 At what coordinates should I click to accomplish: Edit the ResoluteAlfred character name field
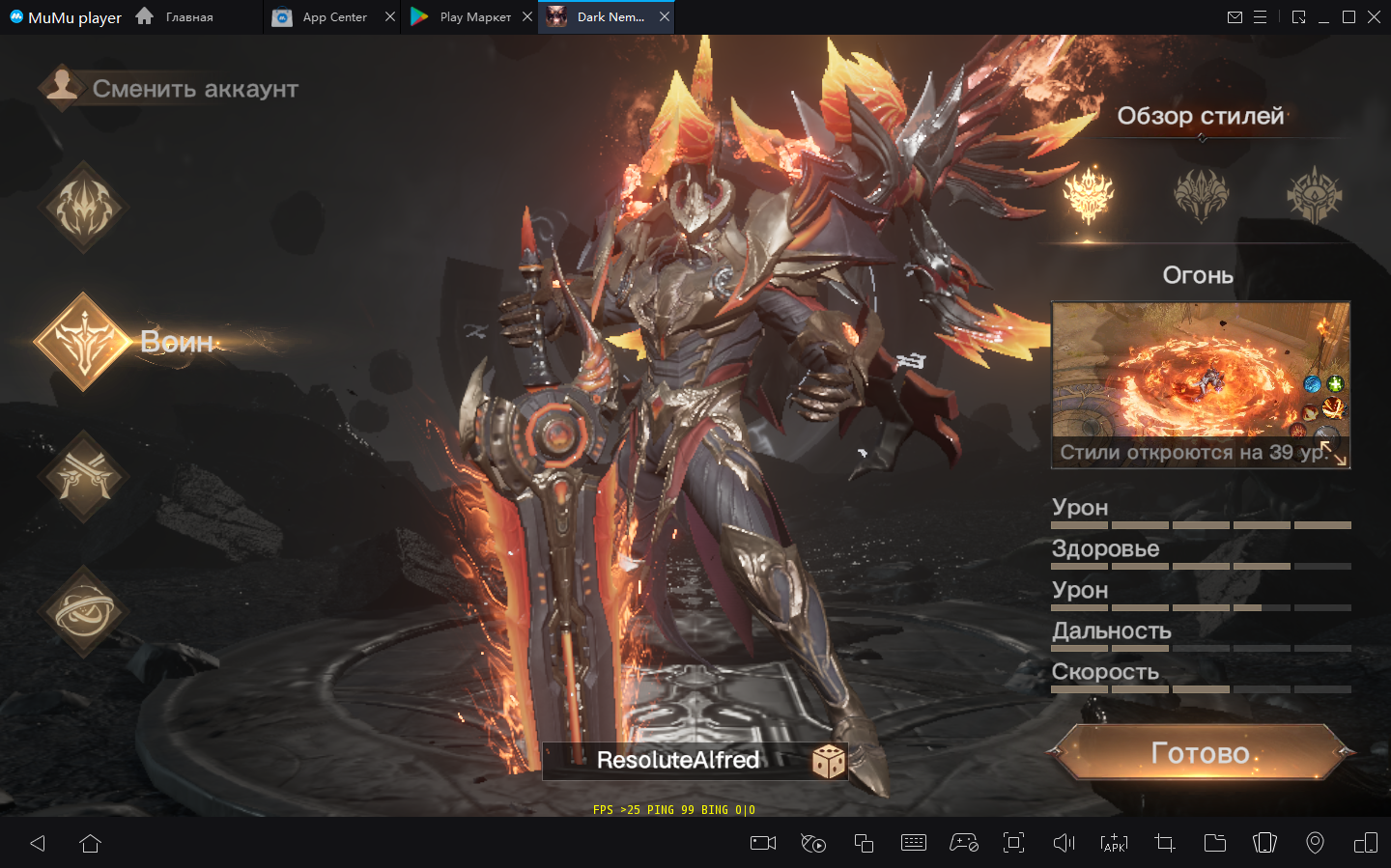pos(676,761)
